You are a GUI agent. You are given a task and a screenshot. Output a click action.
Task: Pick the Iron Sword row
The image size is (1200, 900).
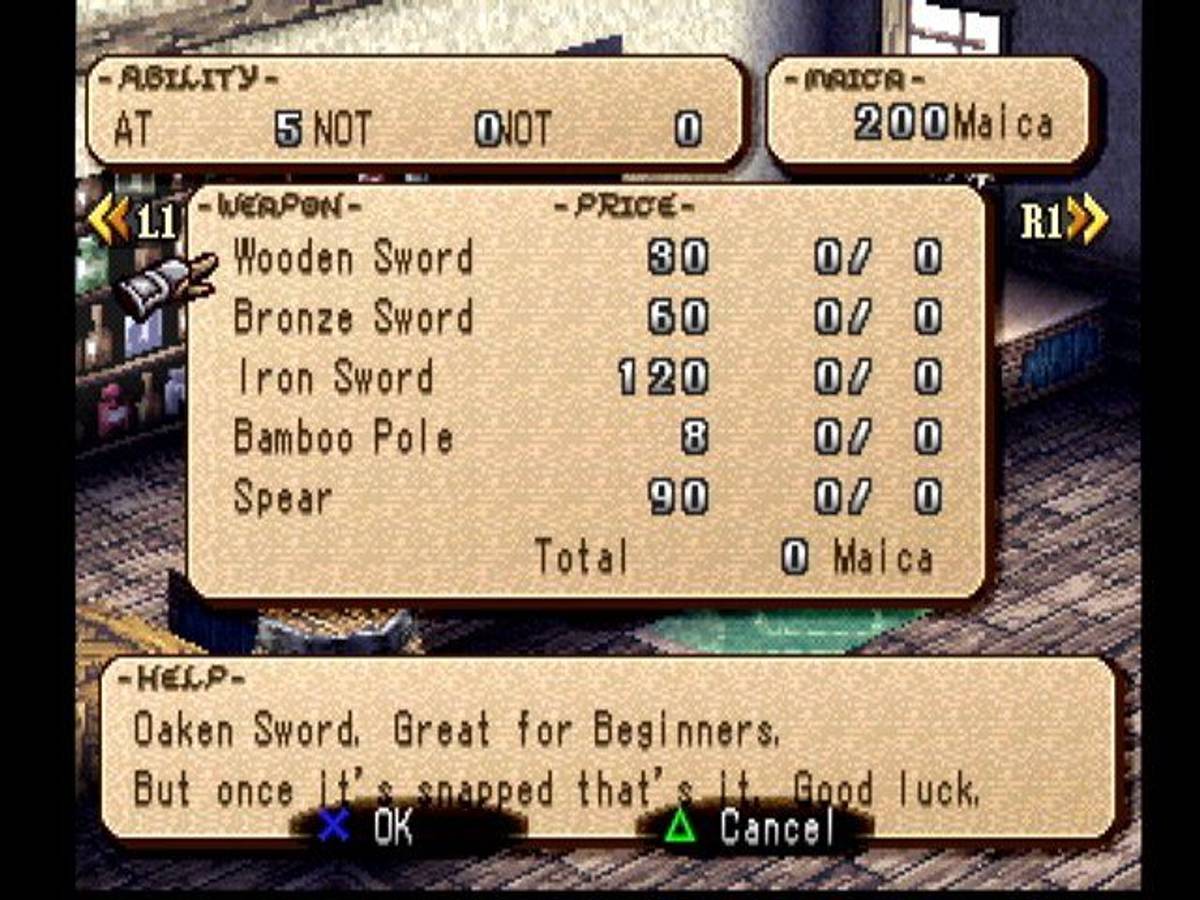coord(334,379)
